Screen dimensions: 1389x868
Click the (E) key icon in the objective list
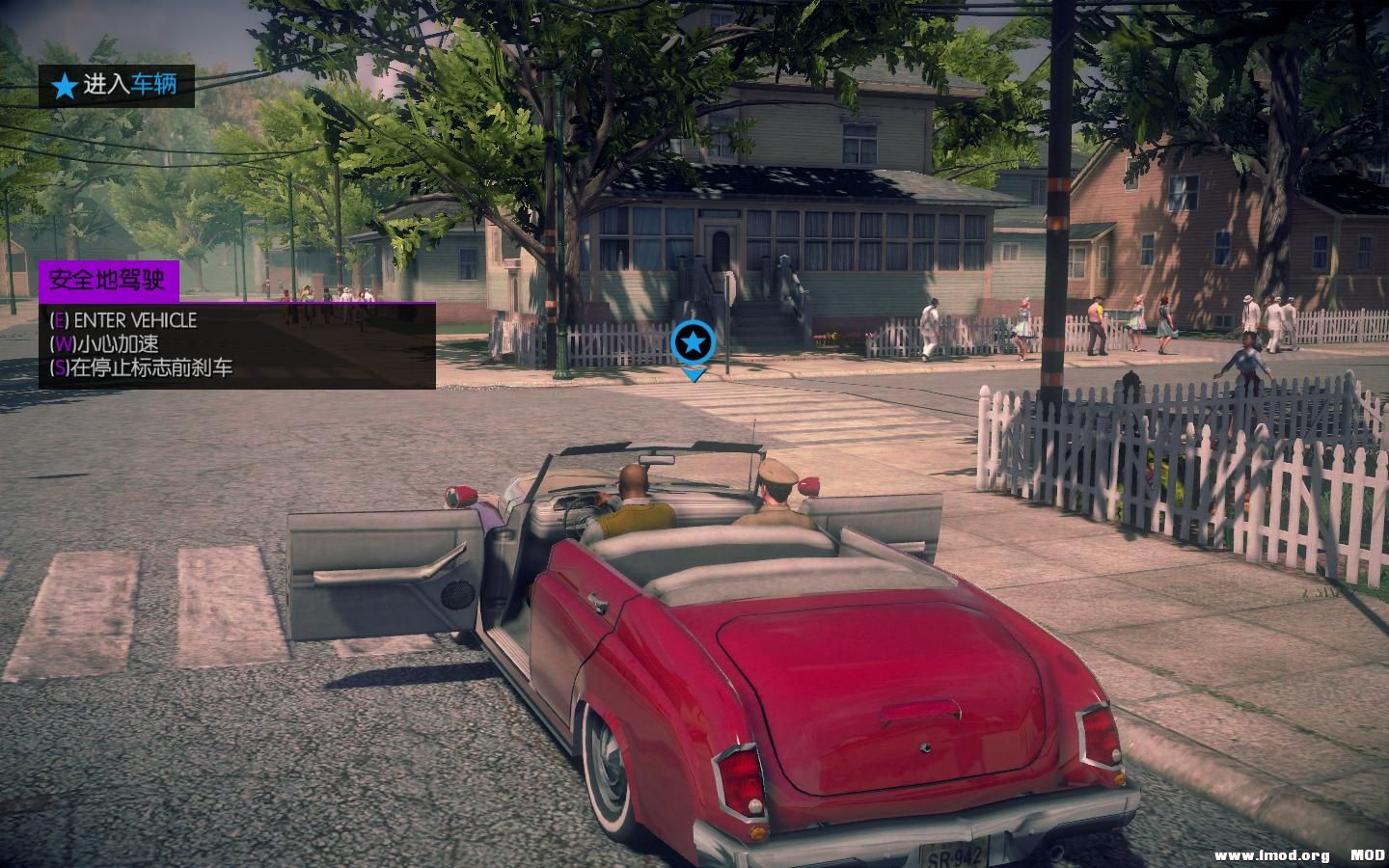(60, 320)
